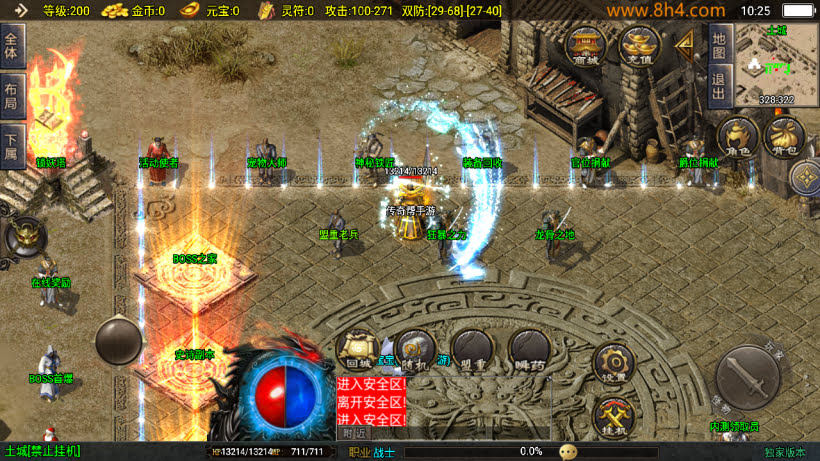Switch chat to the 附近 channel
This screenshot has height=461, width=820.
coord(353,433)
